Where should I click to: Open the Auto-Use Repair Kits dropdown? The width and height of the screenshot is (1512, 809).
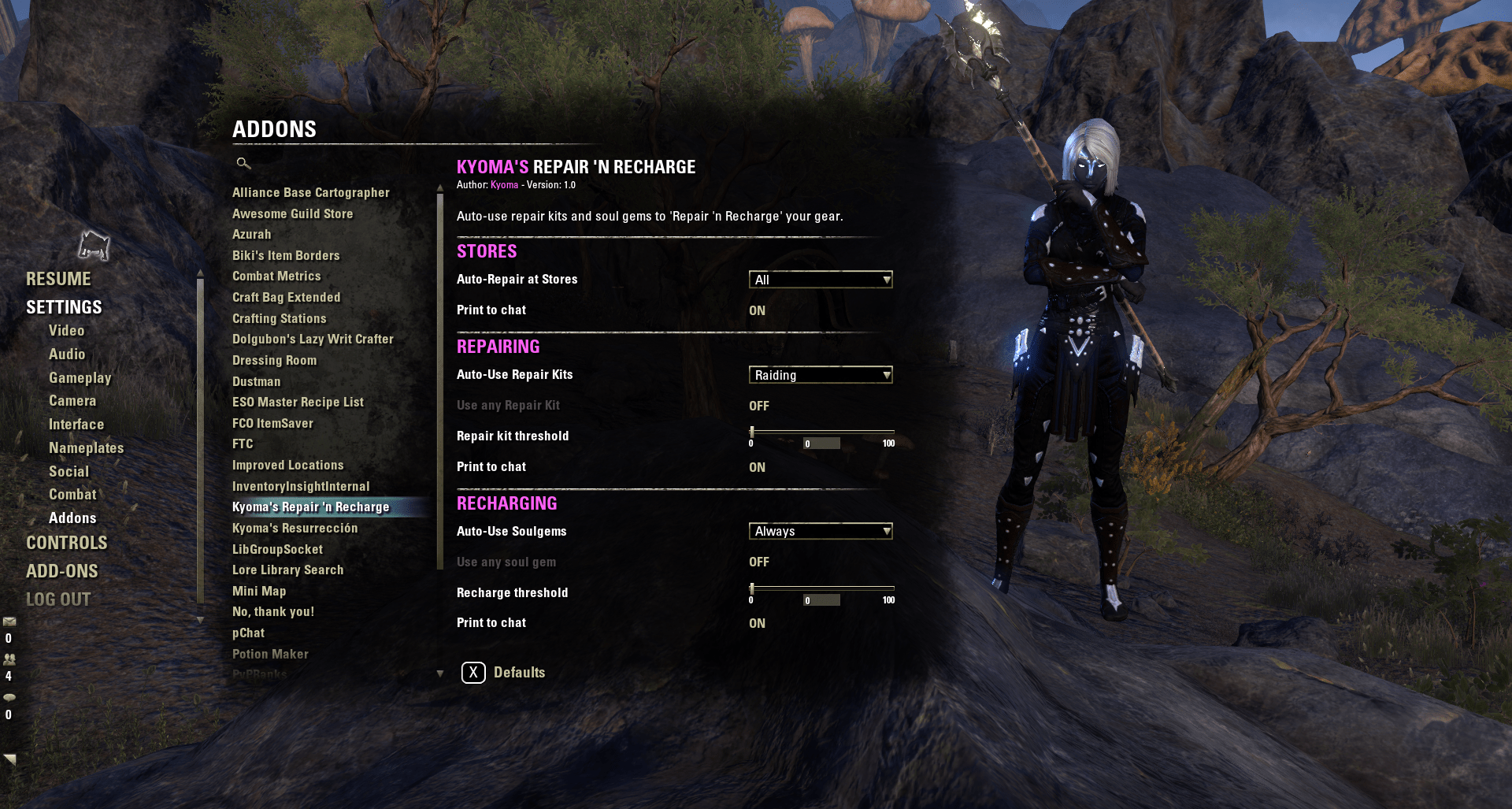pyautogui.click(x=821, y=374)
